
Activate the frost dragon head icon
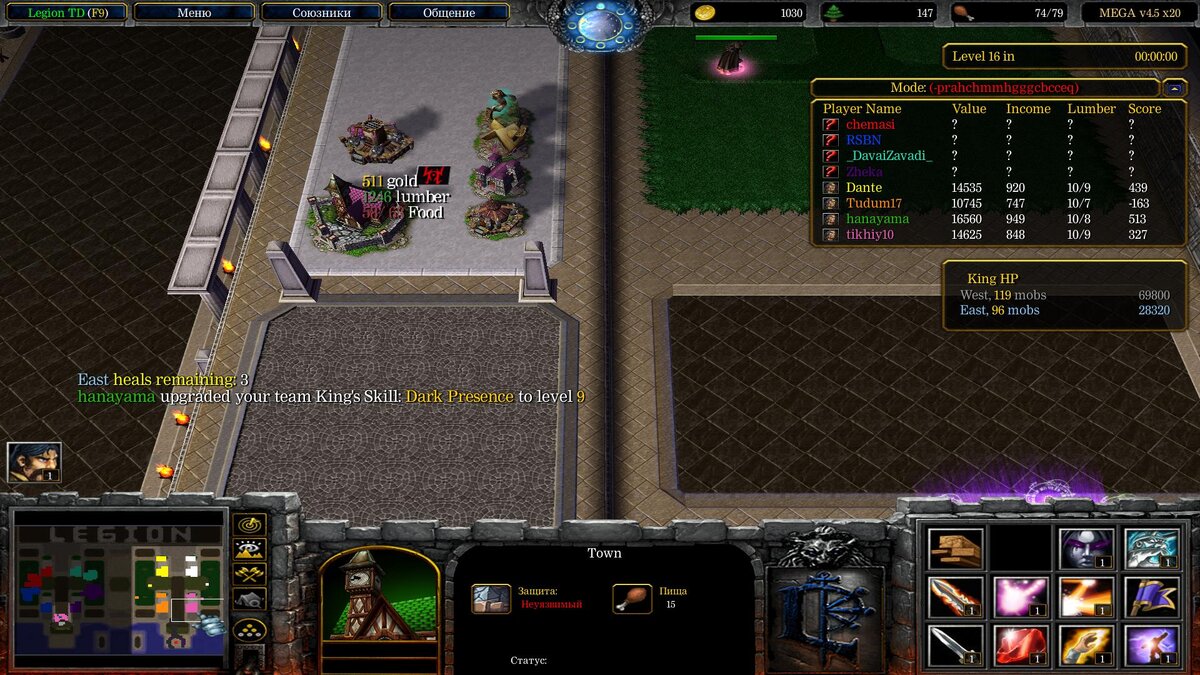point(1151,549)
